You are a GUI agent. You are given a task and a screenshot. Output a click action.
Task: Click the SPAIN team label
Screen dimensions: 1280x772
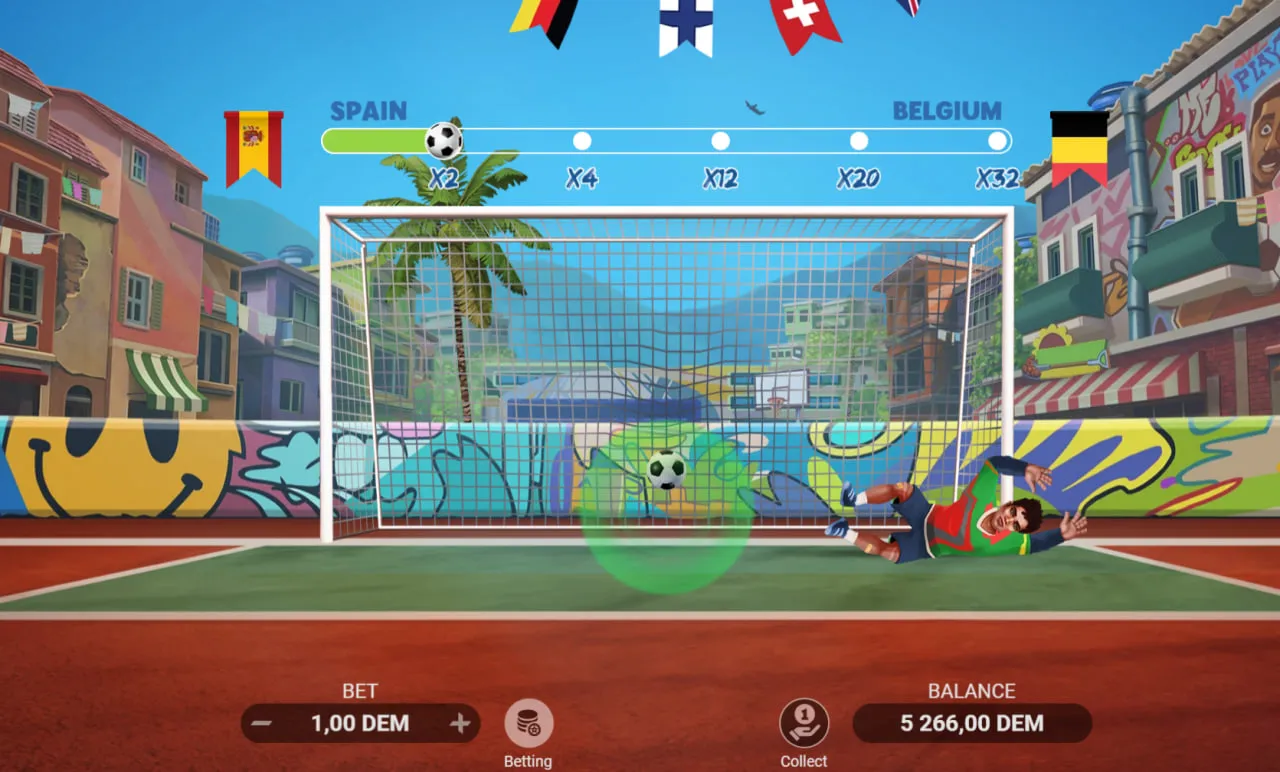tap(369, 111)
